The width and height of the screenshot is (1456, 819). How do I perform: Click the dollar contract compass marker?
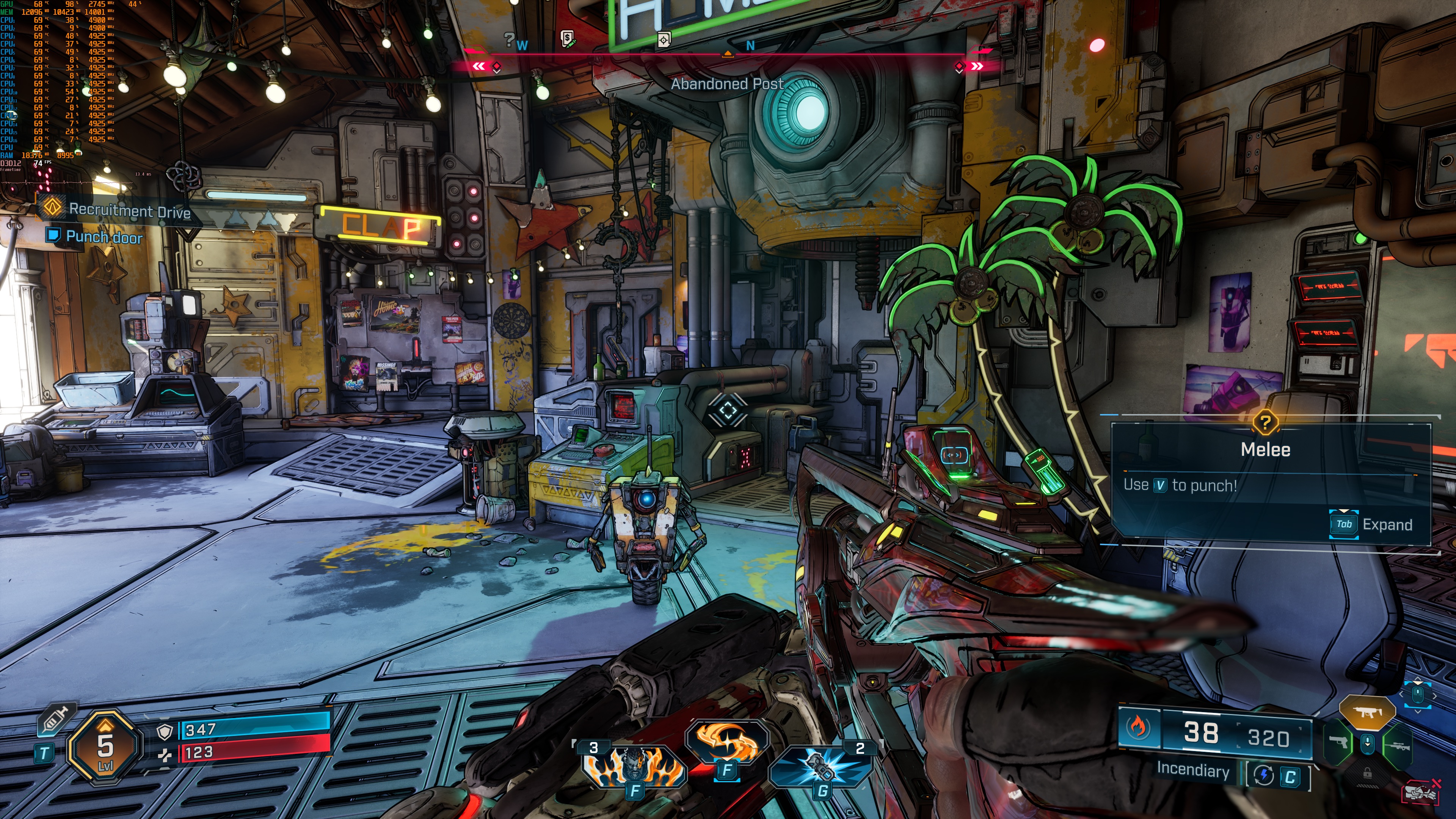pyautogui.click(x=568, y=38)
